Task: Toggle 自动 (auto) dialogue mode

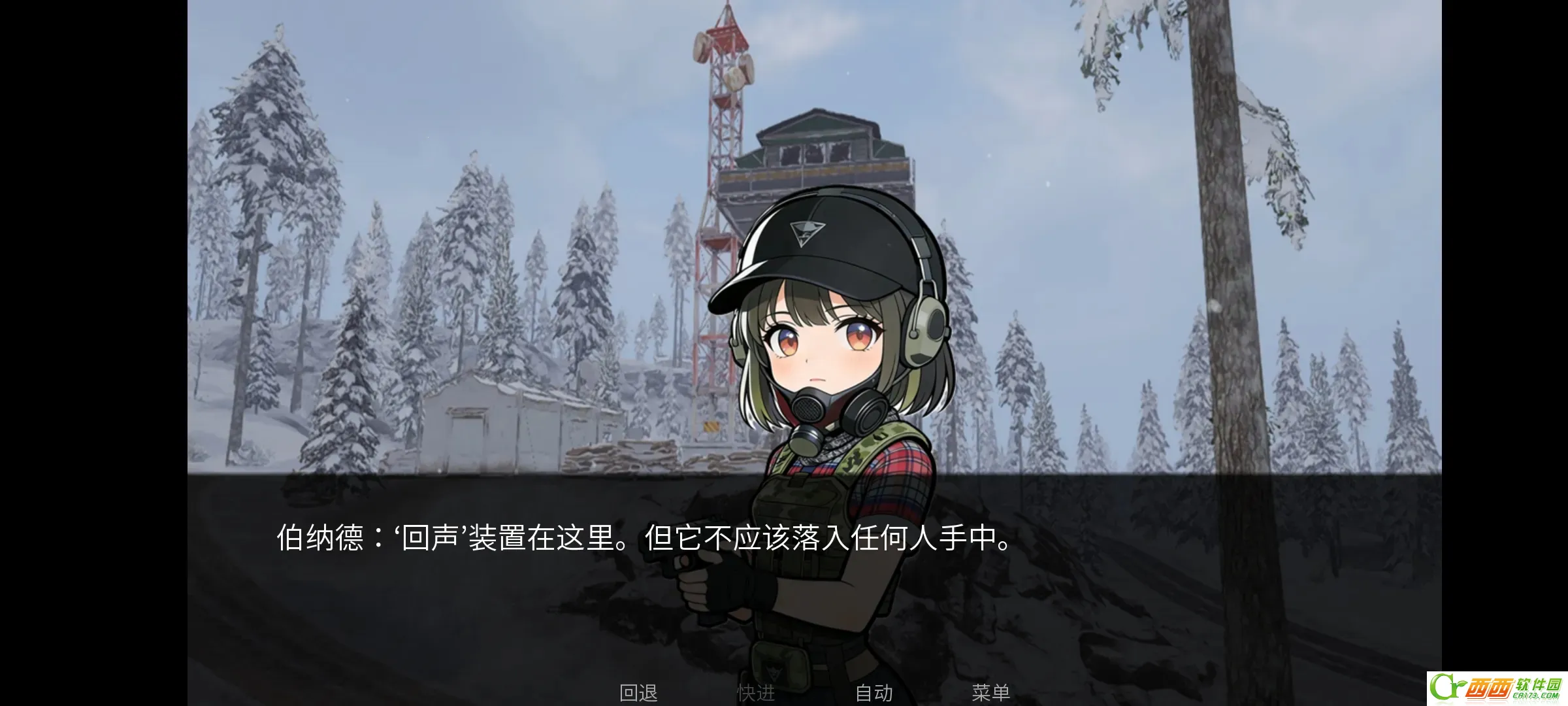Action: 874,693
